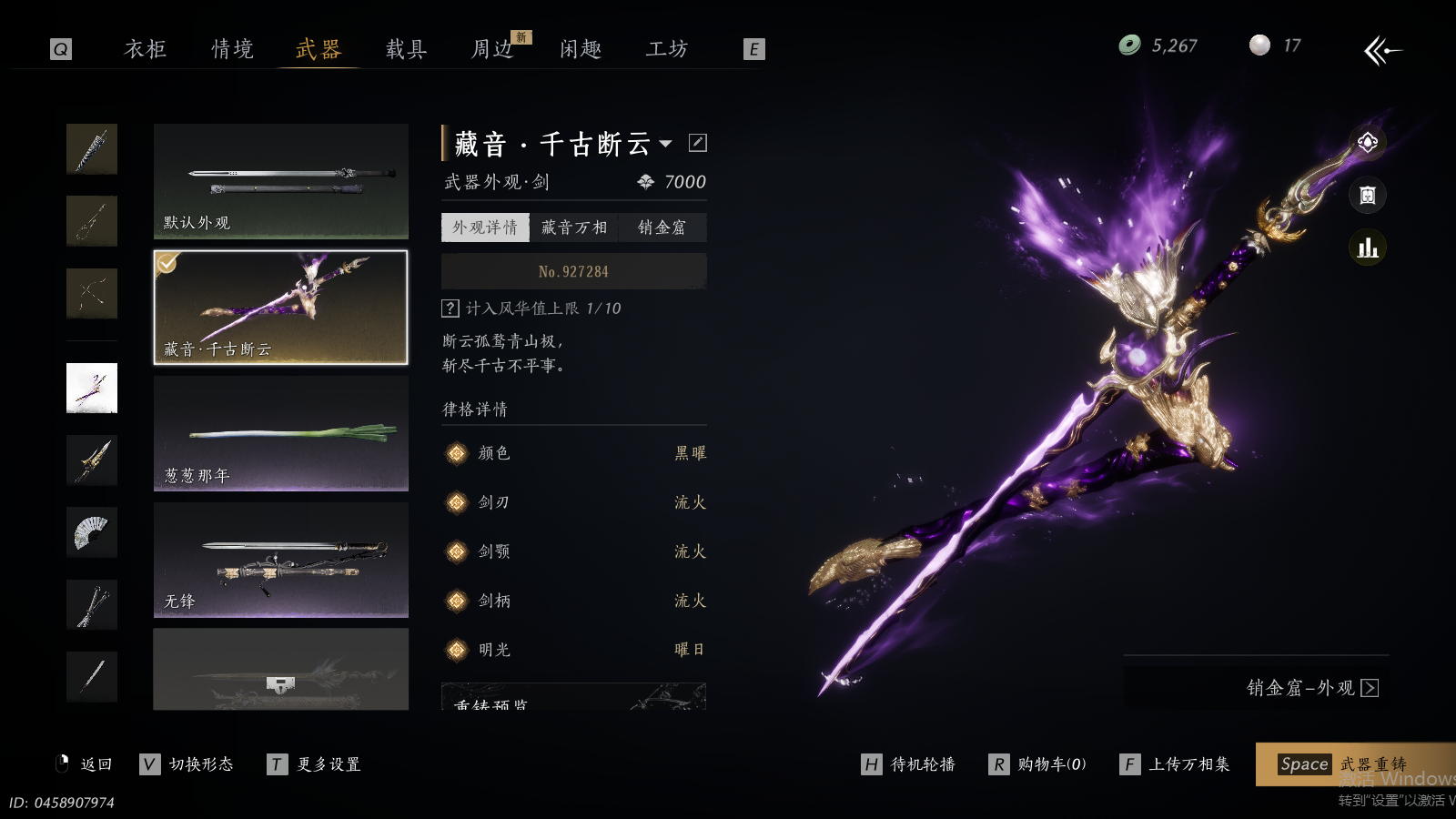This screenshot has height=819, width=1456.
Task: Open the 工坊 workshop tab
Action: tap(667, 49)
